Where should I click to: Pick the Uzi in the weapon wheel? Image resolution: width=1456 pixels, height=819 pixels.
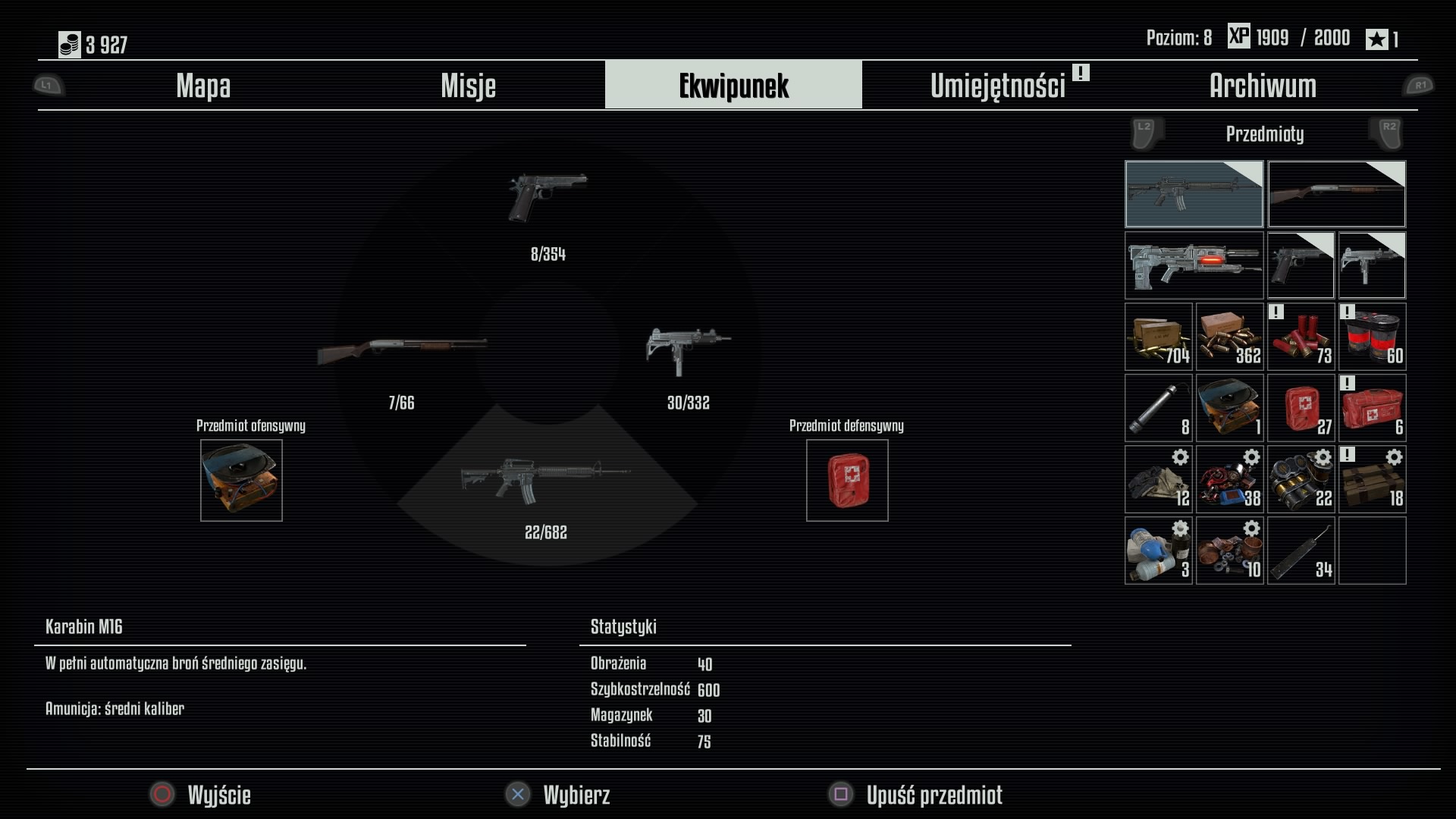coord(688,350)
